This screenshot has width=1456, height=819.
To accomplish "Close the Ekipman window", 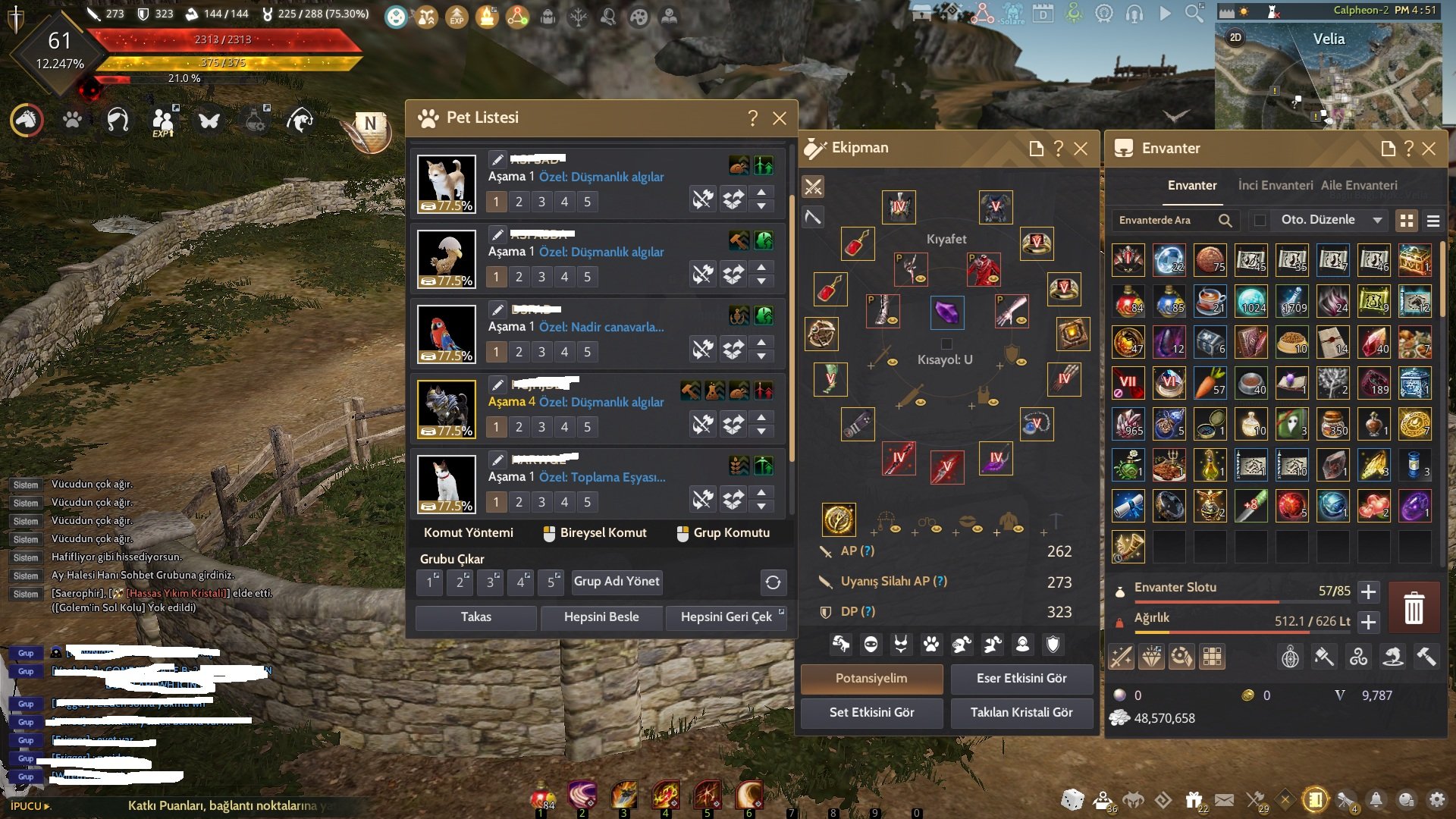I will [1081, 149].
